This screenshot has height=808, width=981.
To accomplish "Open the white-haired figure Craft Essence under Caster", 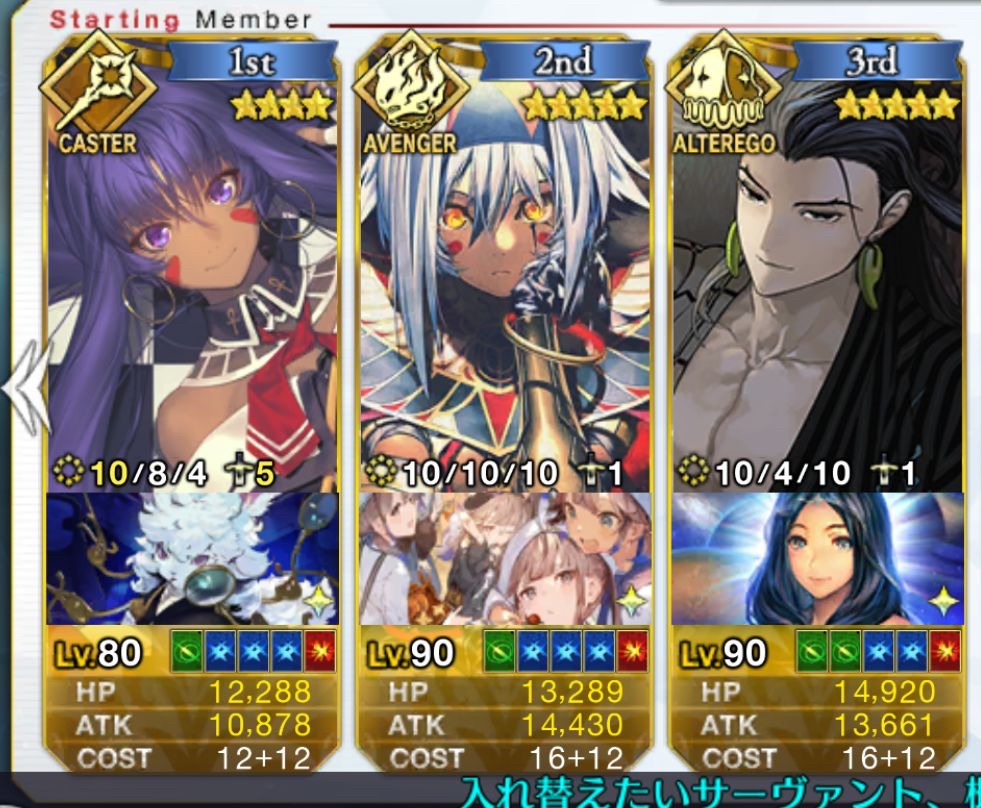I will [192, 558].
